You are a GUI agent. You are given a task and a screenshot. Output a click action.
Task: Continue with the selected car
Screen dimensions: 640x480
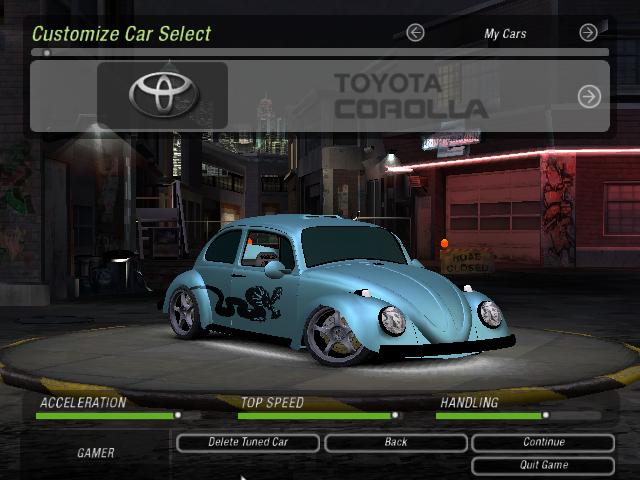tap(543, 442)
